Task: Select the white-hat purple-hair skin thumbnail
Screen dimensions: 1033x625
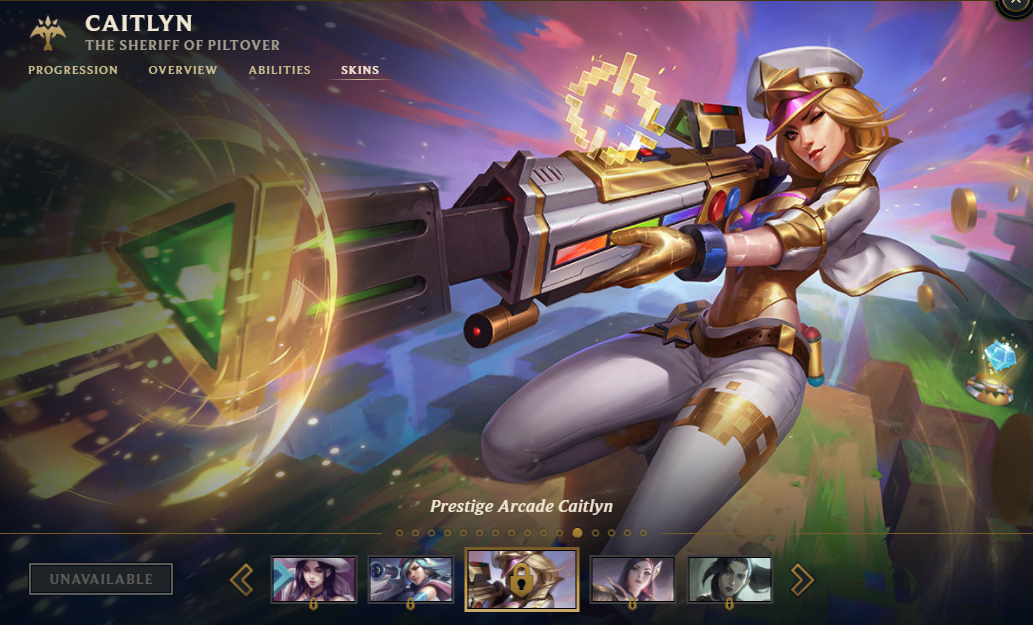Action: click(314, 579)
